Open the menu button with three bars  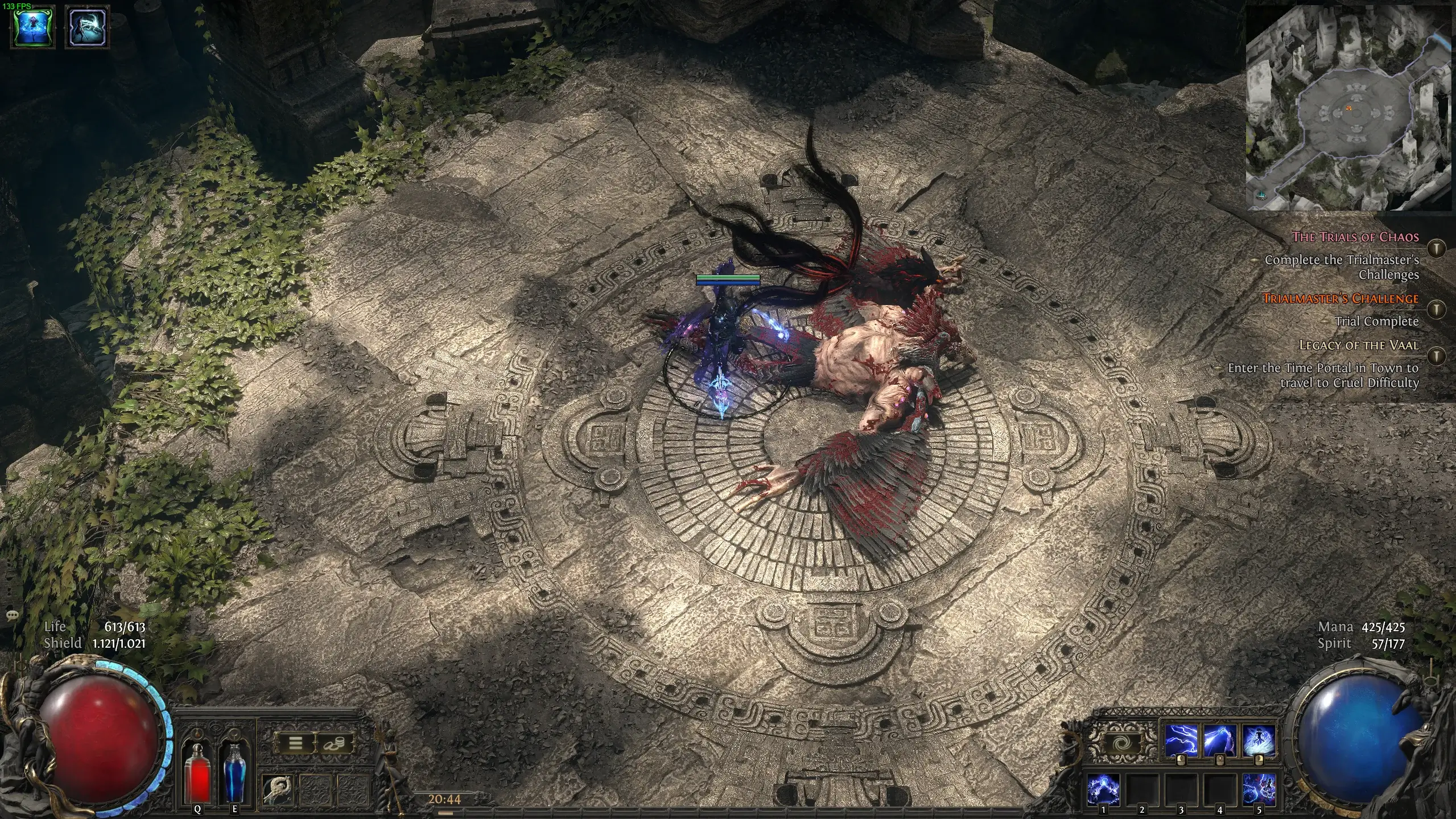point(295,743)
